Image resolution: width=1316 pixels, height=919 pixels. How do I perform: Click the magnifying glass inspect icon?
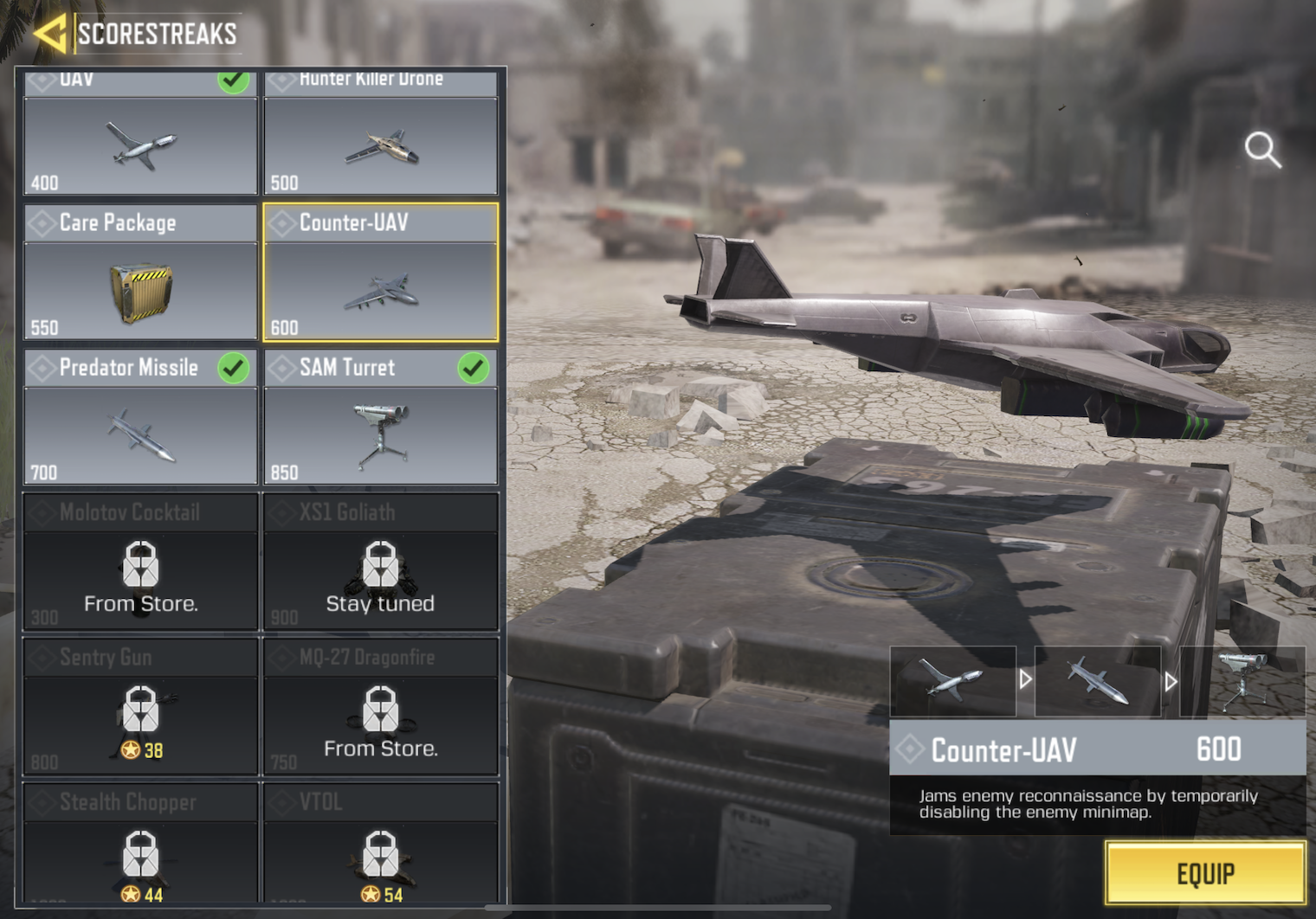[1262, 150]
